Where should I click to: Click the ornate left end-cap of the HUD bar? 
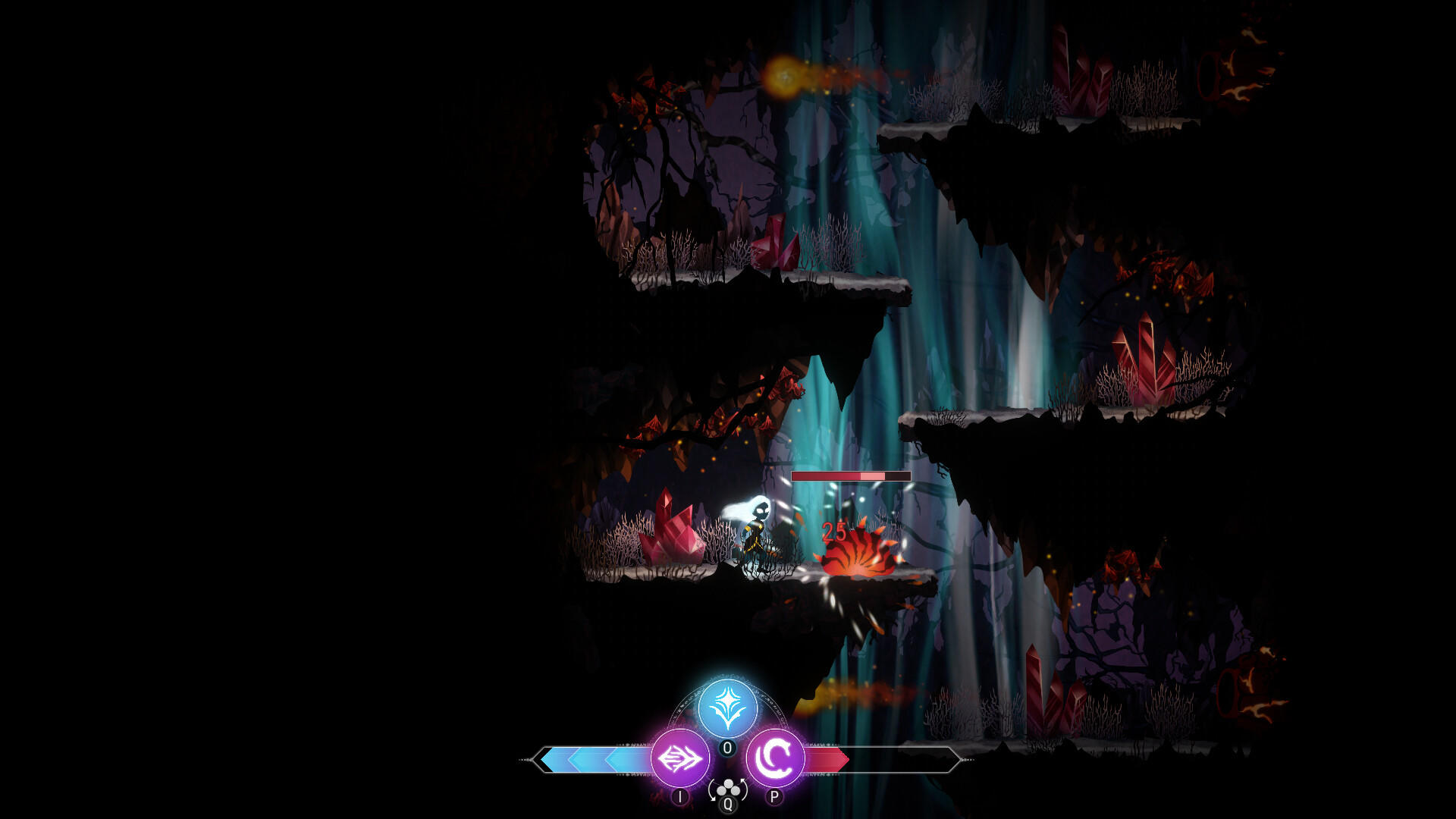pyautogui.click(x=533, y=758)
